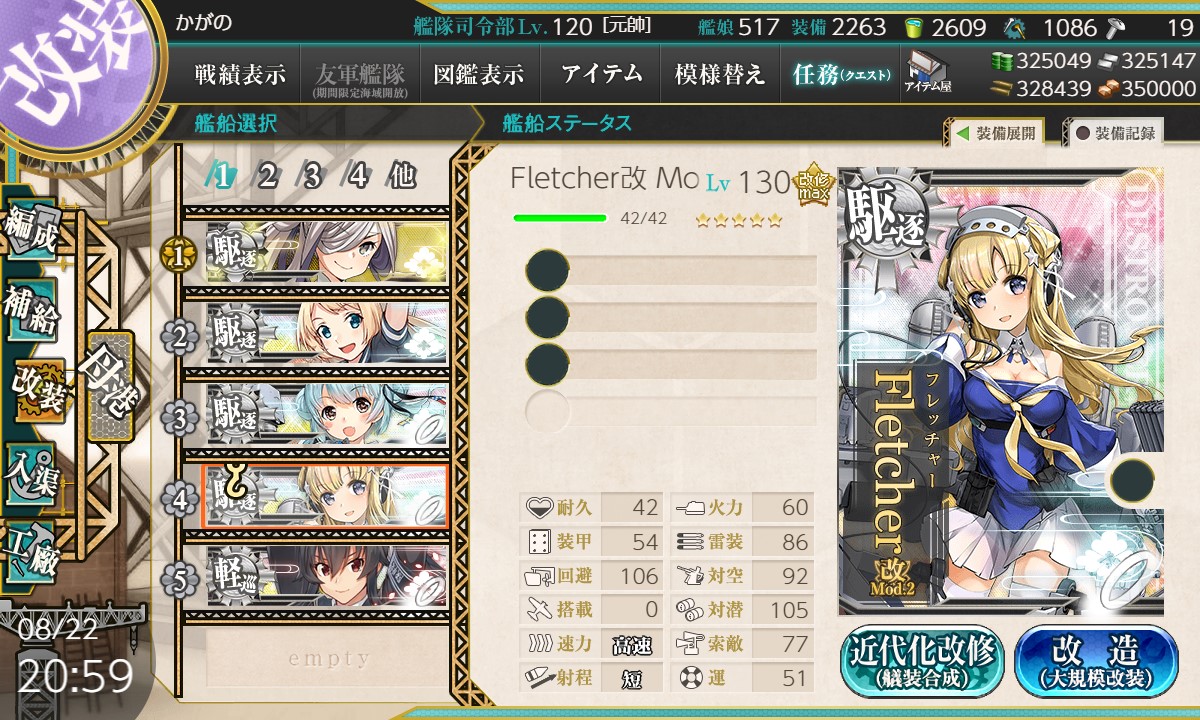Open the 任務 quest list
1200x720 pixels.
pos(840,74)
